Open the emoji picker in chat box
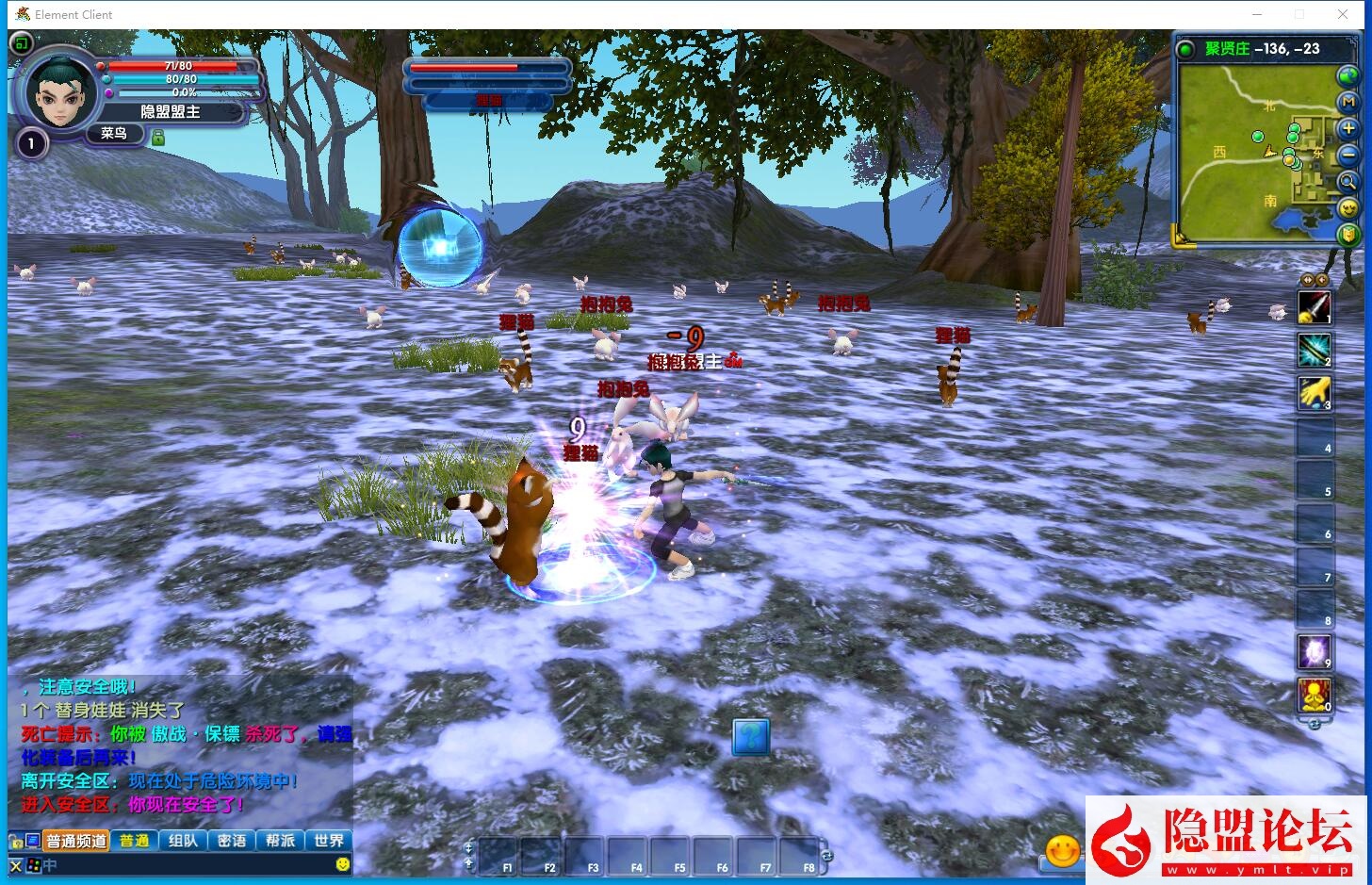 (343, 864)
